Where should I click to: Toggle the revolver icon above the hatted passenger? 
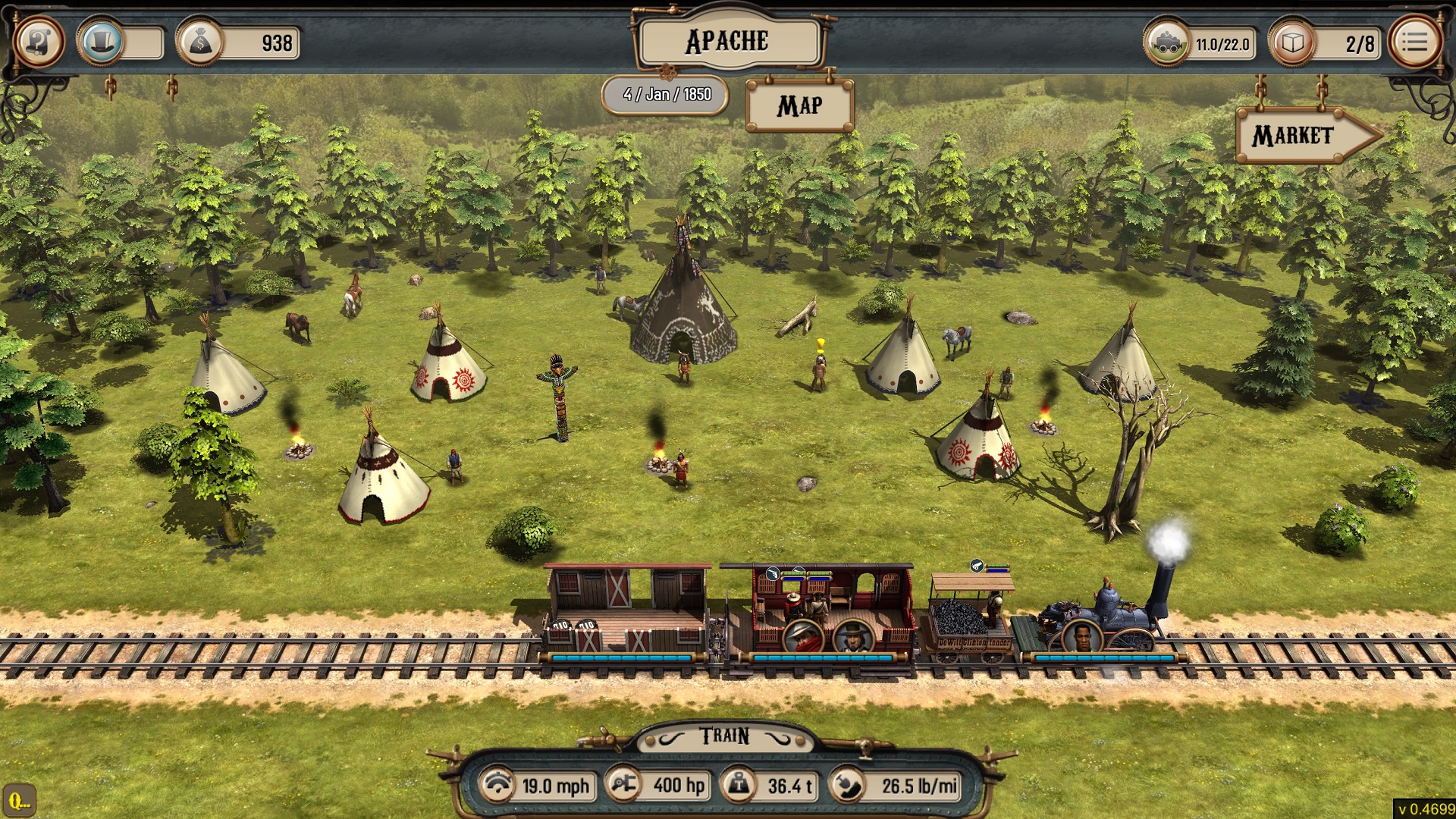pyautogui.click(x=773, y=574)
